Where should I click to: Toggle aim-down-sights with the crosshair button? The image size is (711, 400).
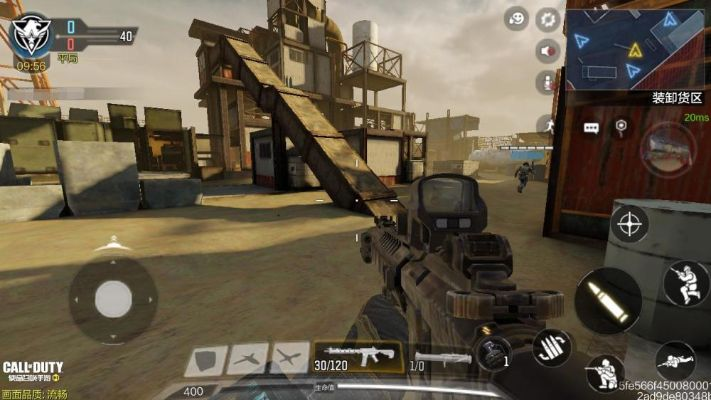629,223
